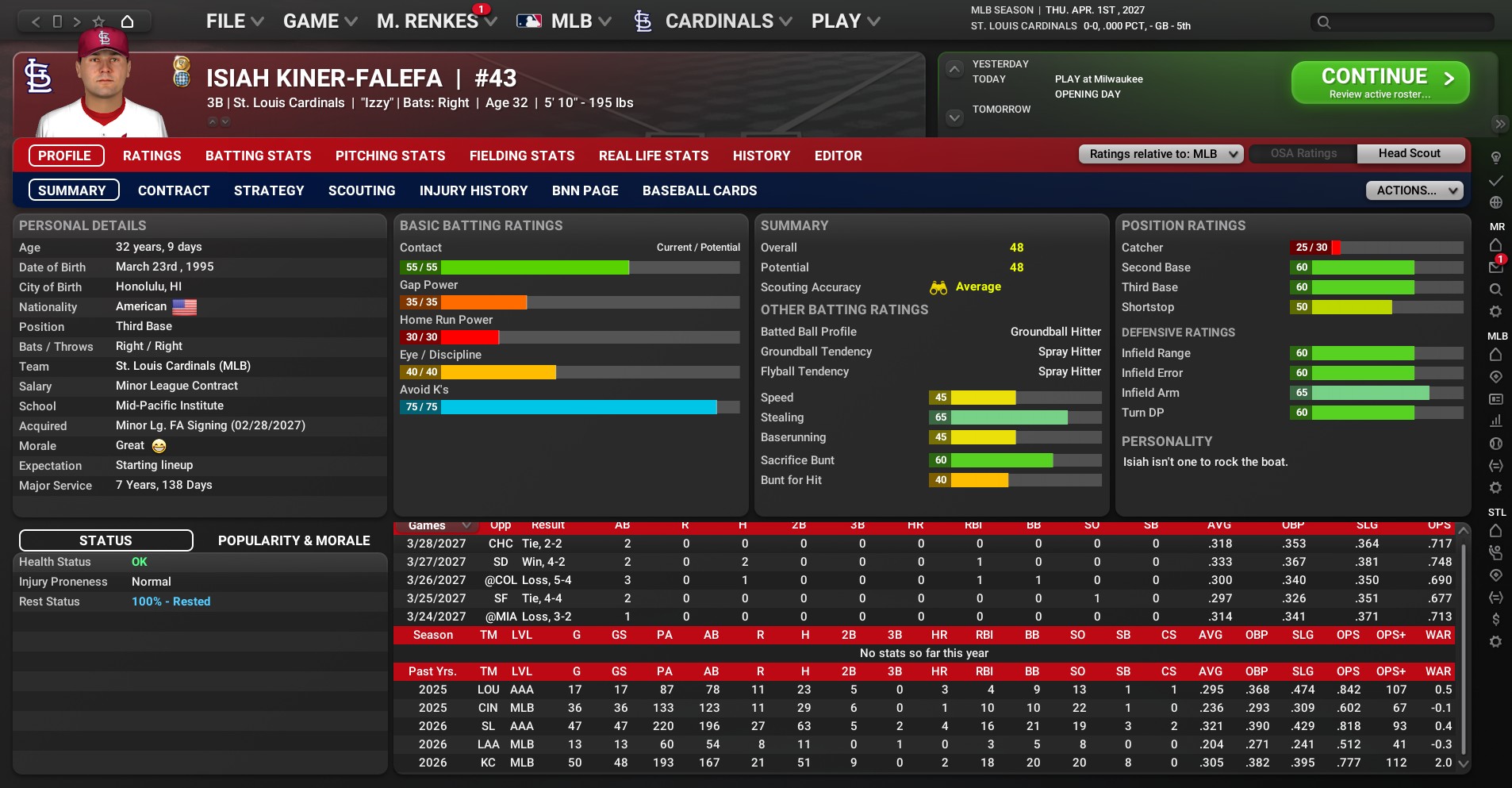Open the PLAY menu

click(x=845, y=21)
